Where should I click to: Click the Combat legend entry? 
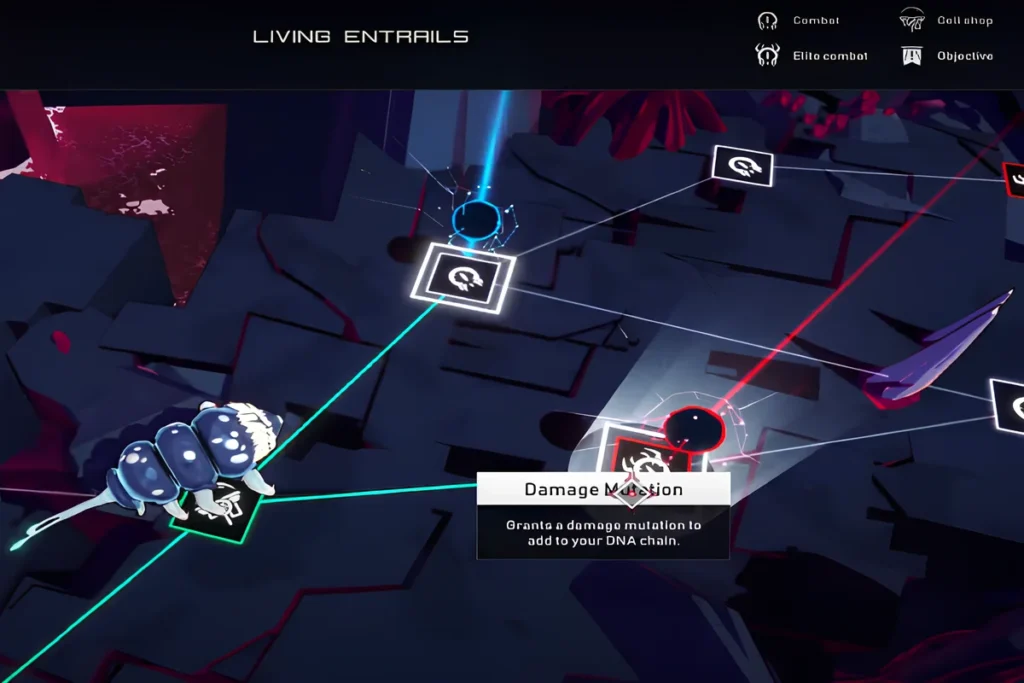[799, 21]
